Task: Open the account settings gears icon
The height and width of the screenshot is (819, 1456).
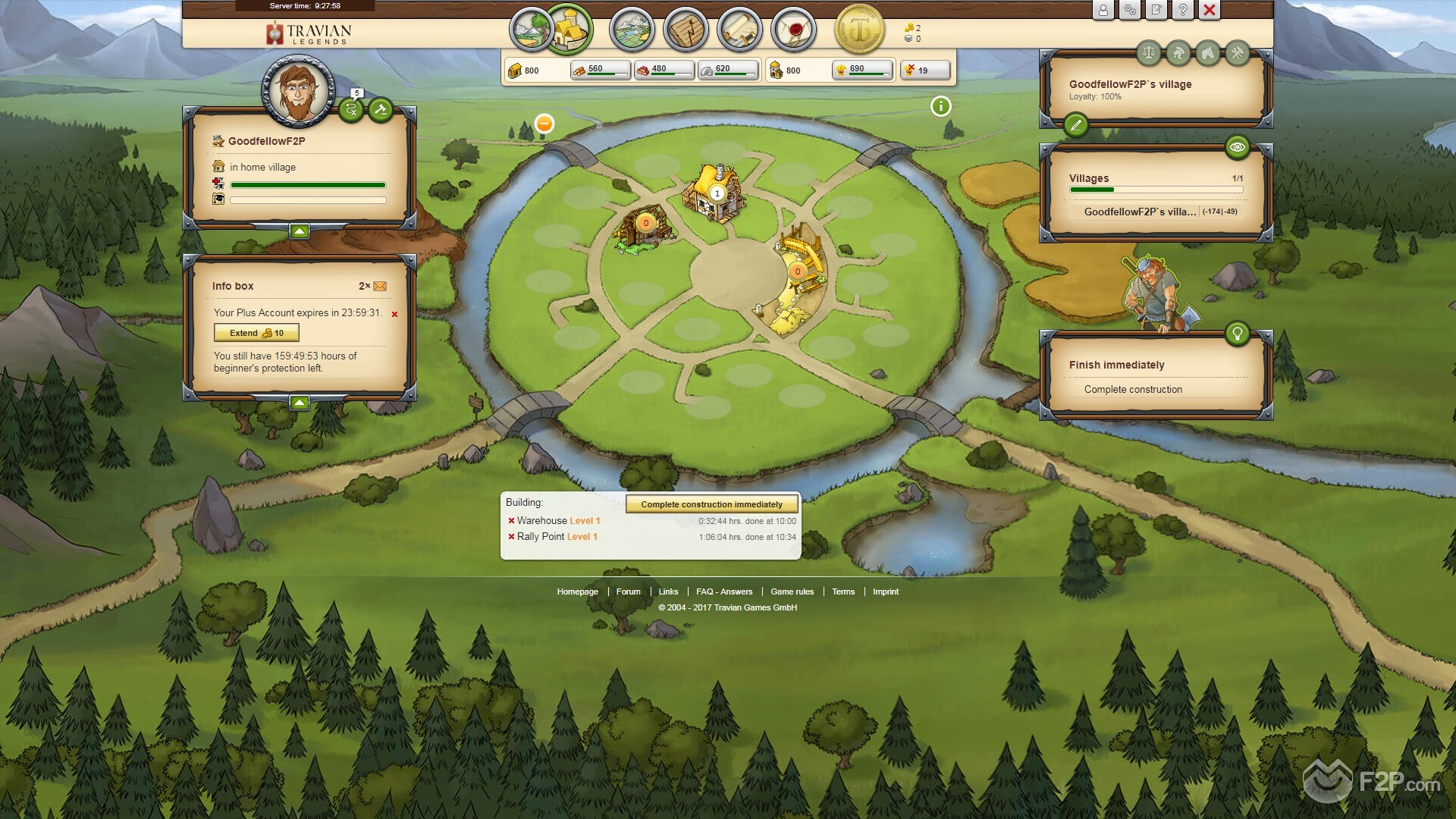Action: [x=1130, y=11]
